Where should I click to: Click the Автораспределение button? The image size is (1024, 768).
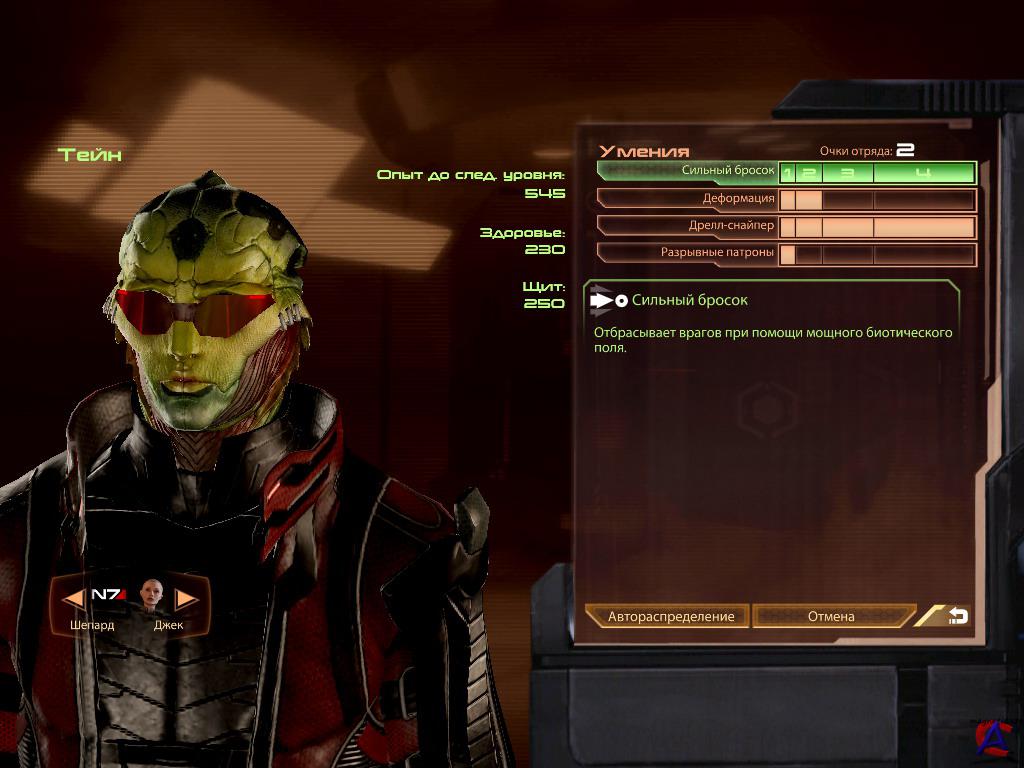(671, 616)
